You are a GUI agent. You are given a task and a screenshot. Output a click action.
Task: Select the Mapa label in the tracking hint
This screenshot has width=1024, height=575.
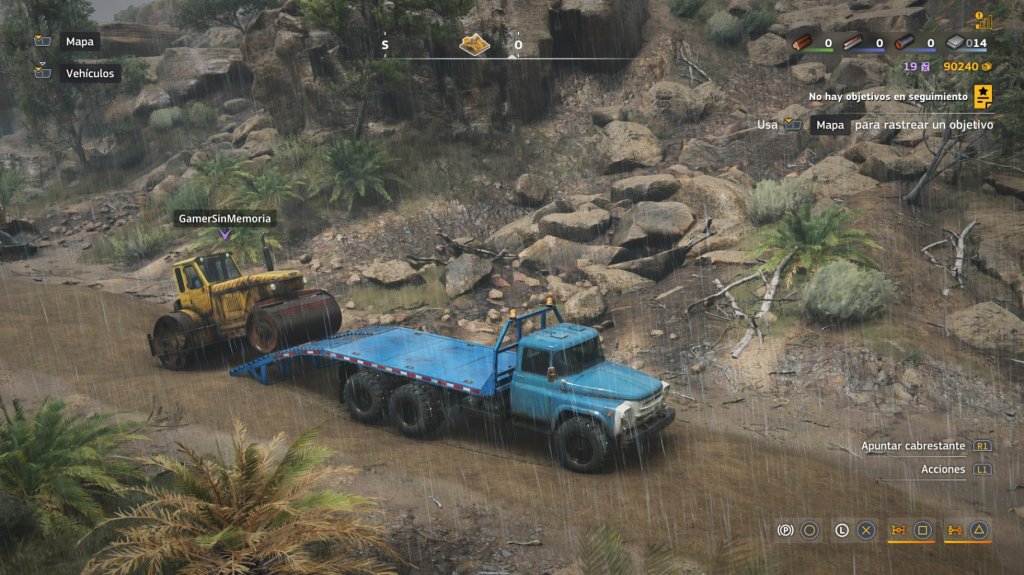click(x=828, y=125)
